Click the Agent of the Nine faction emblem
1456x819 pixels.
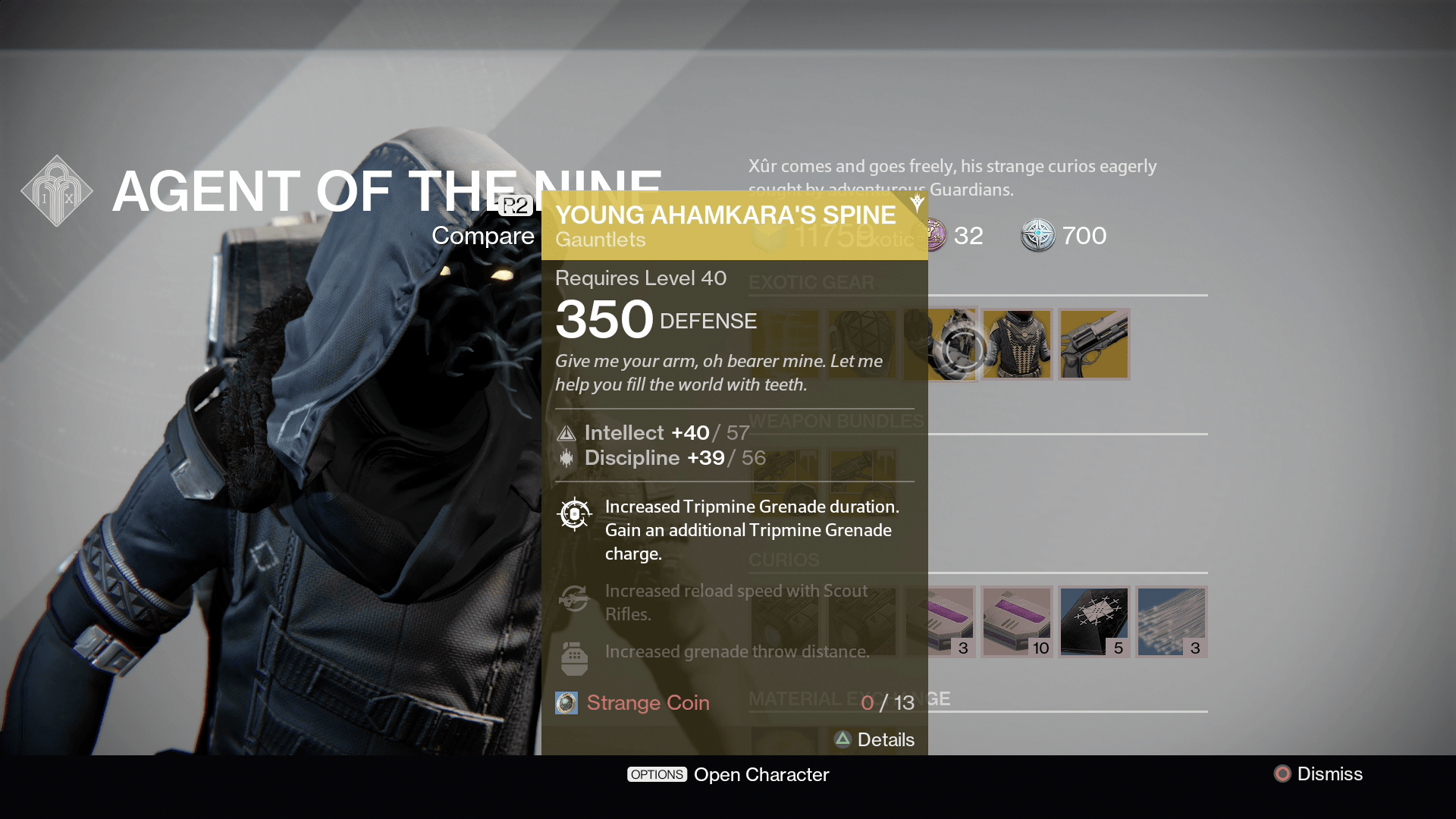[56, 190]
